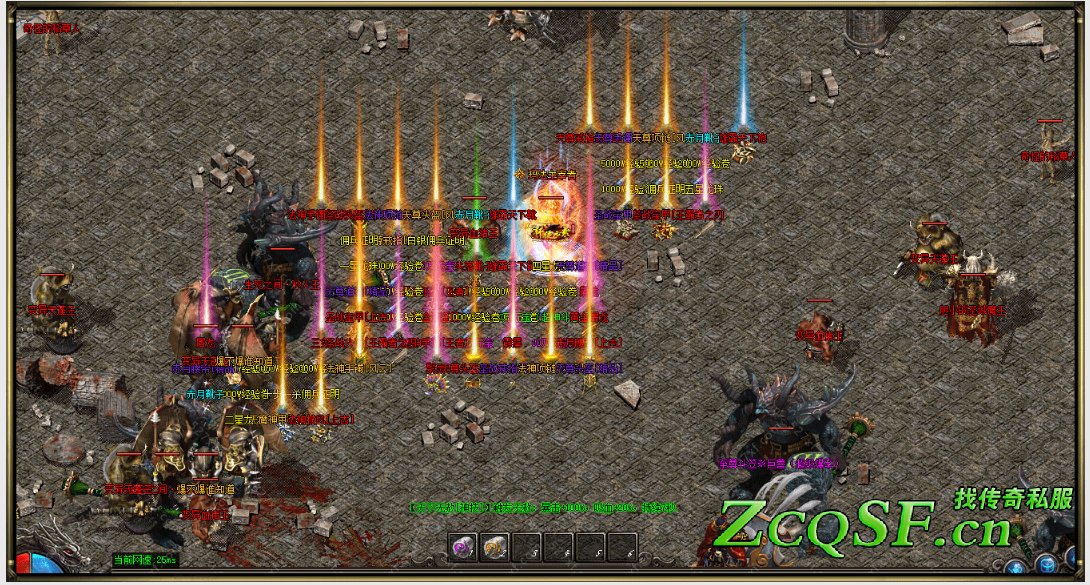Screen dimensions: 1090x585
Task: Open the blue cube round menu button
Action: [1046, 564]
